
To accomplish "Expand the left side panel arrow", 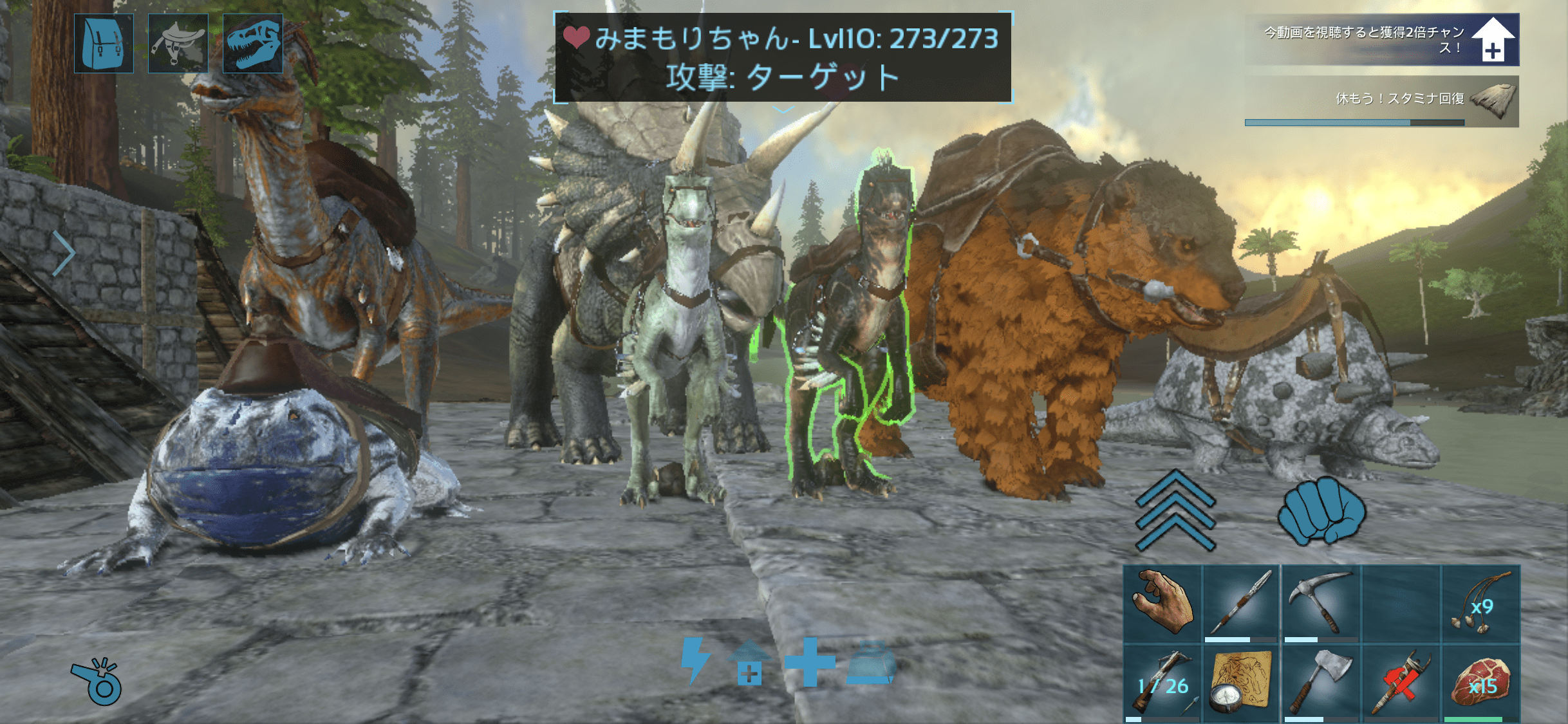I will [x=63, y=253].
